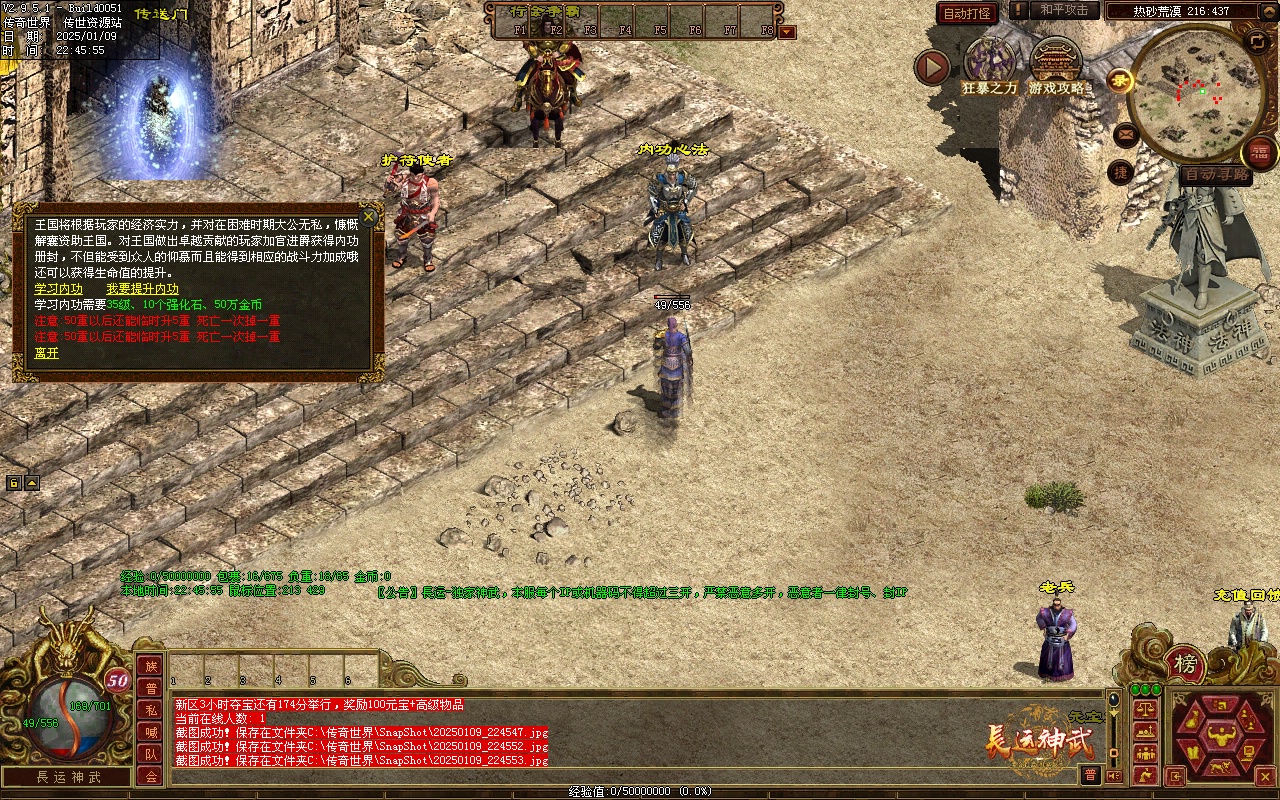Viewport: 1280px width, 800px height.
Task: Open the red 福 welfare icon
Action: click(1260, 153)
